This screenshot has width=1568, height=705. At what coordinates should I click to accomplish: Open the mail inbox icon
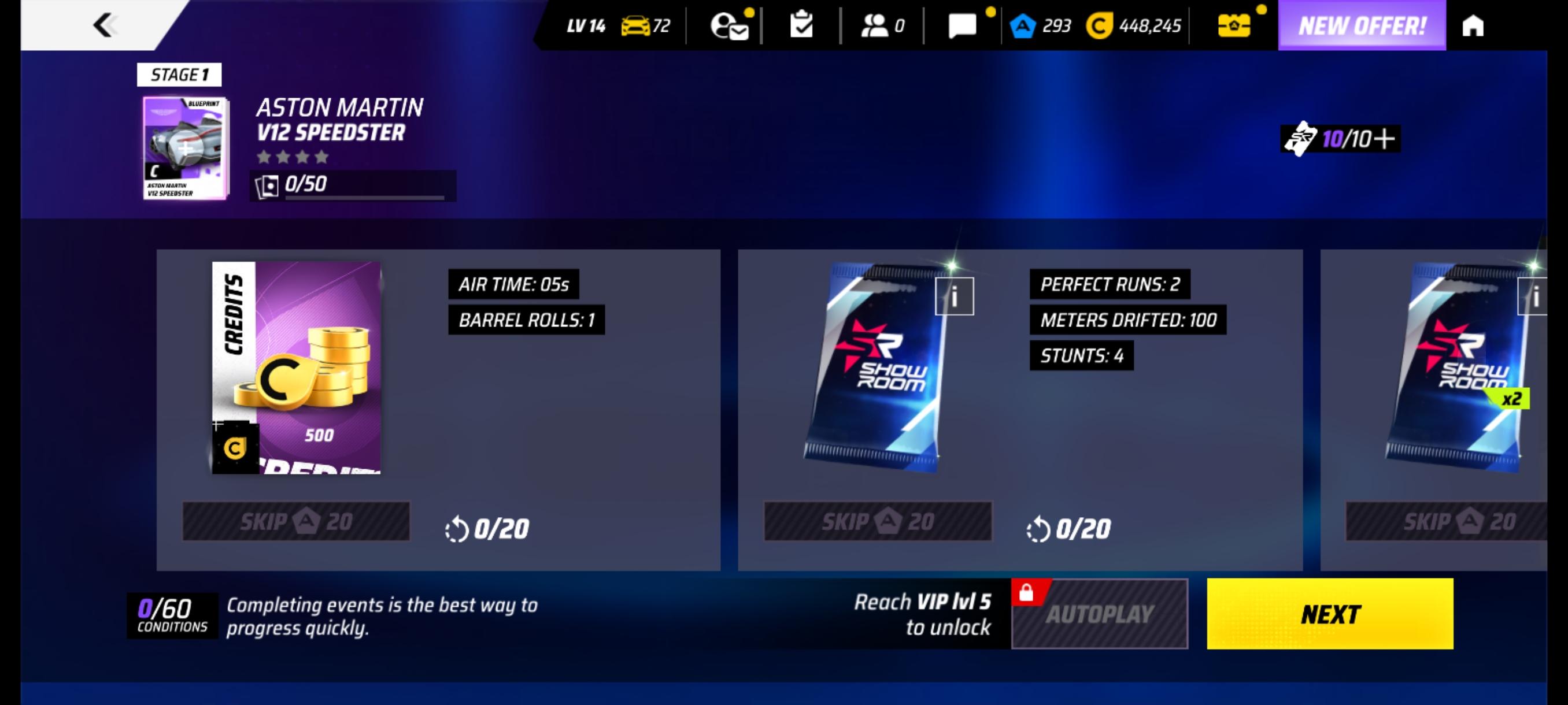click(x=728, y=25)
